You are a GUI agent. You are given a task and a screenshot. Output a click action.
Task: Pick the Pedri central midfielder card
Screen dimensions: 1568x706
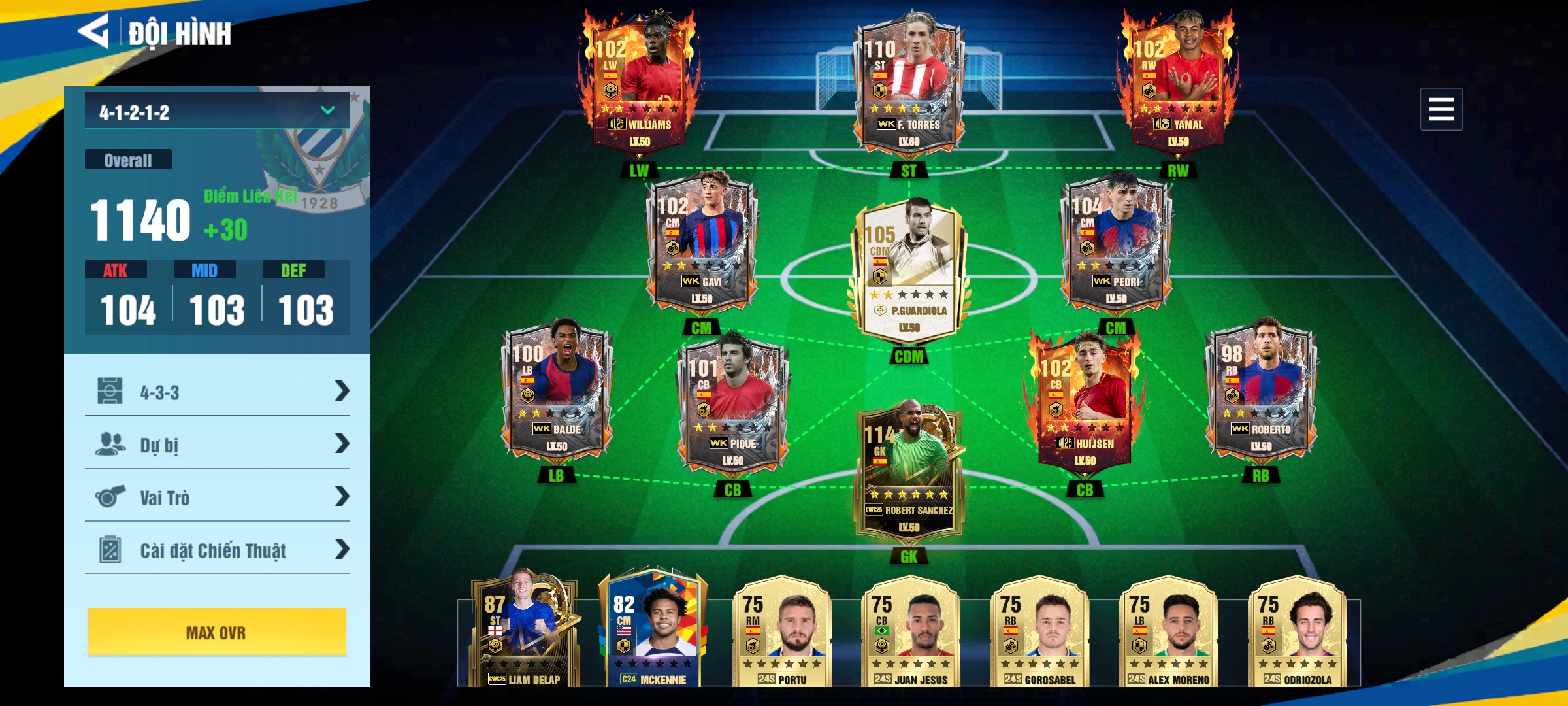(1116, 242)
